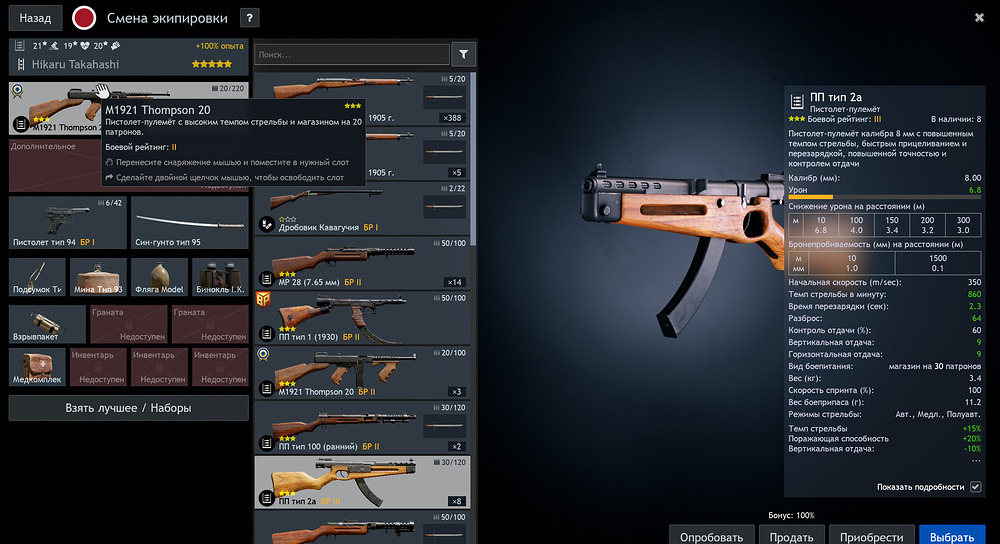Select the Пистолет тип 94 slot

pyautogui.click(x=67, y=222)
